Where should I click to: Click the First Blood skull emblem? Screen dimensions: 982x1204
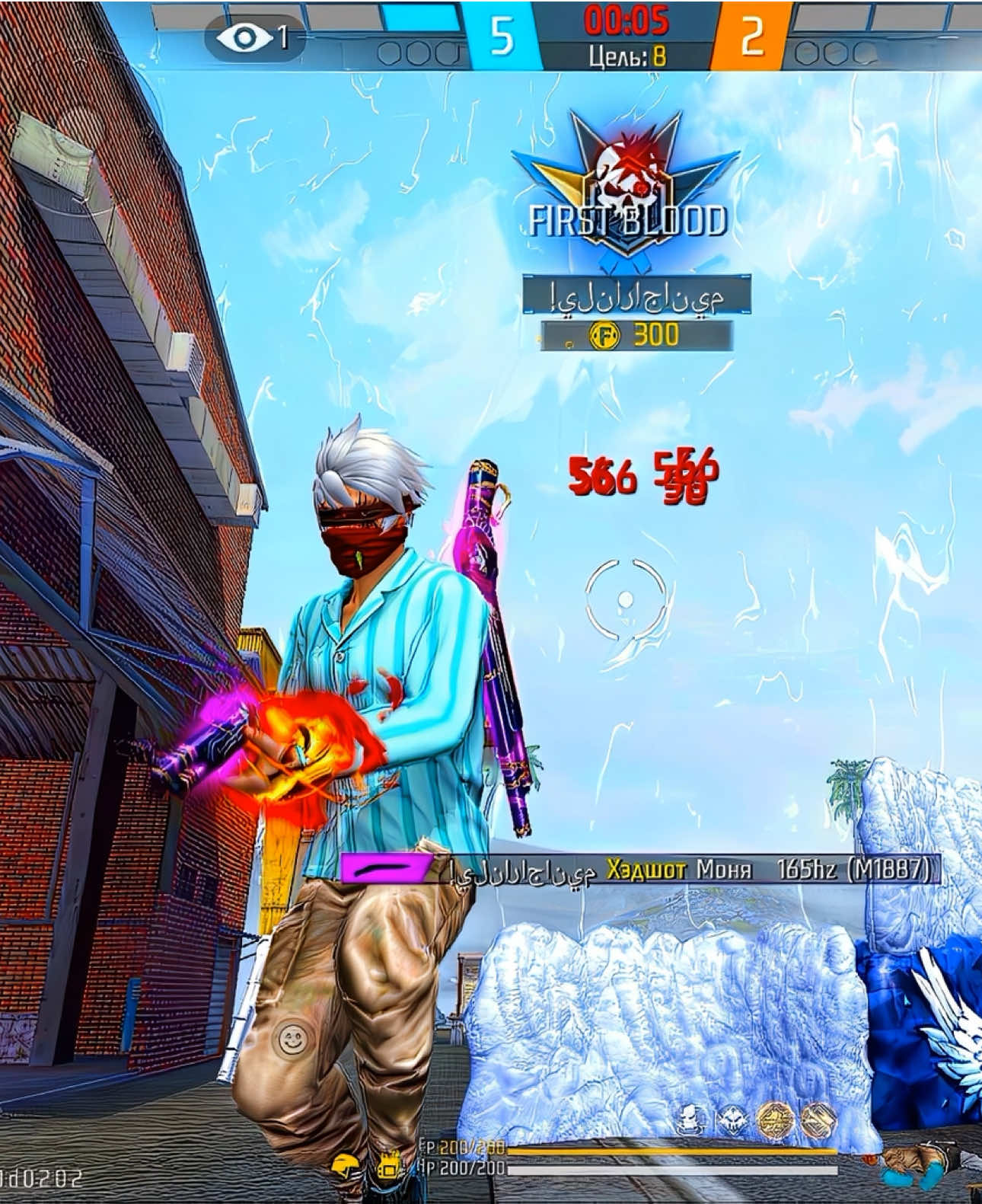click(x=626, y=173)
